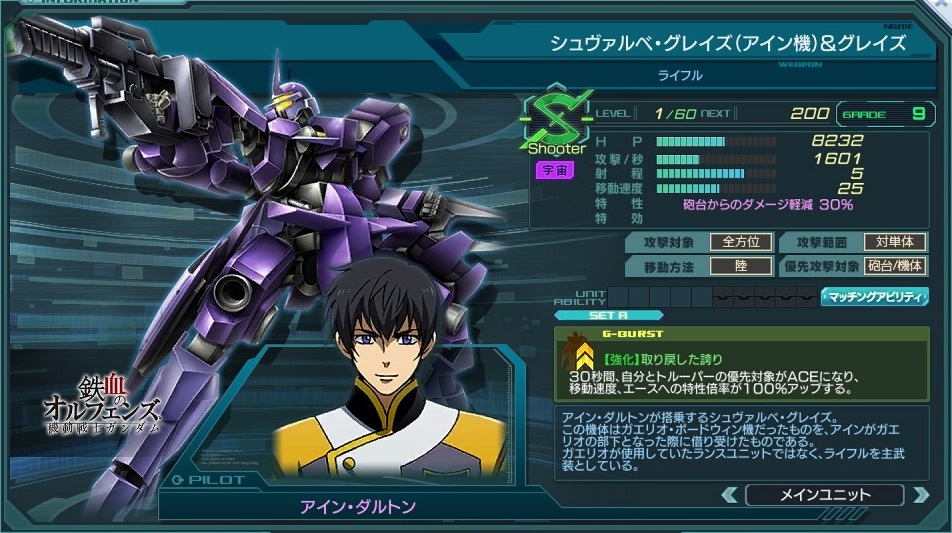This screenshot has height=533, width=952.
Task: Open the マッチングアビリティ button
Action: pyautogui.click(x=873, y=297)
